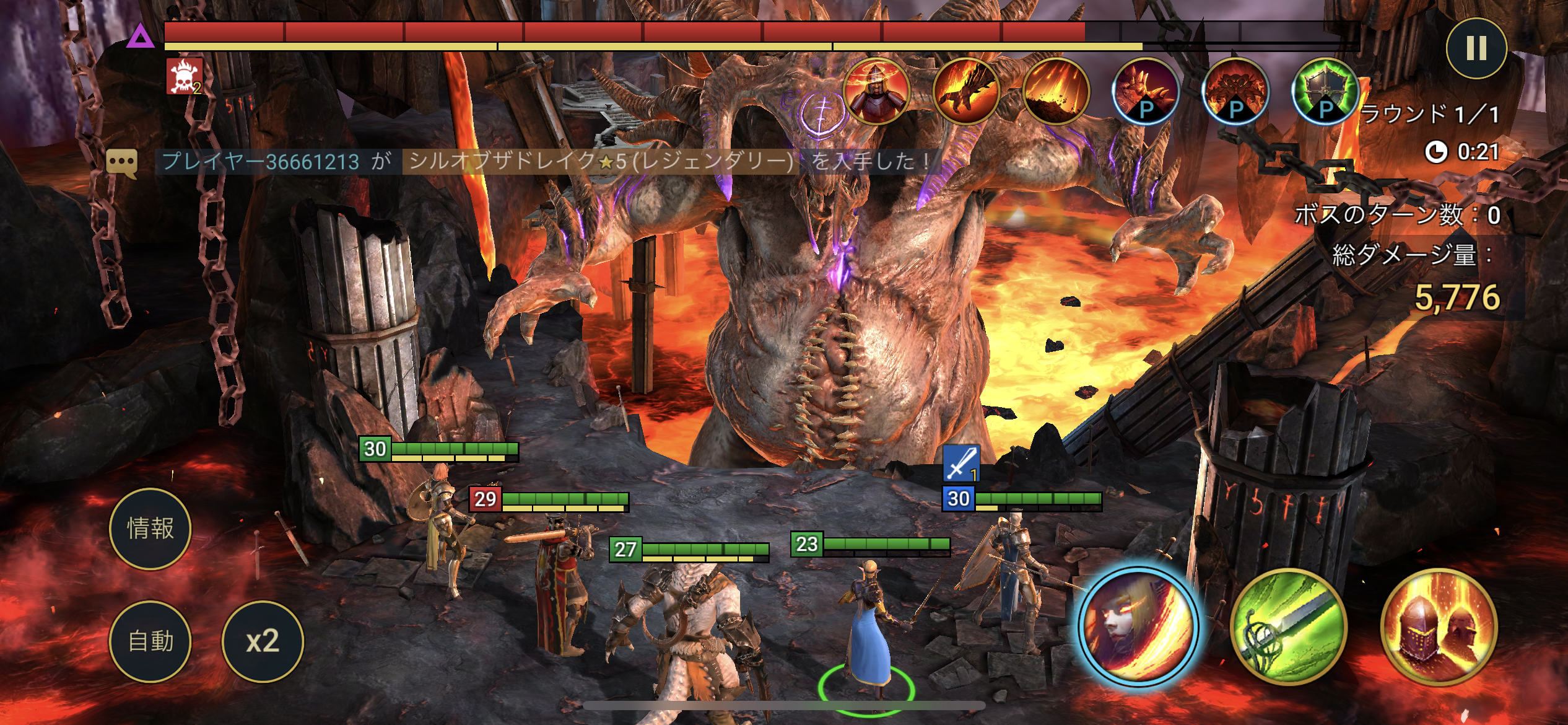1568x725 pixels.
Task: Use the flaming helmets skill
Action: point(1438,626)
